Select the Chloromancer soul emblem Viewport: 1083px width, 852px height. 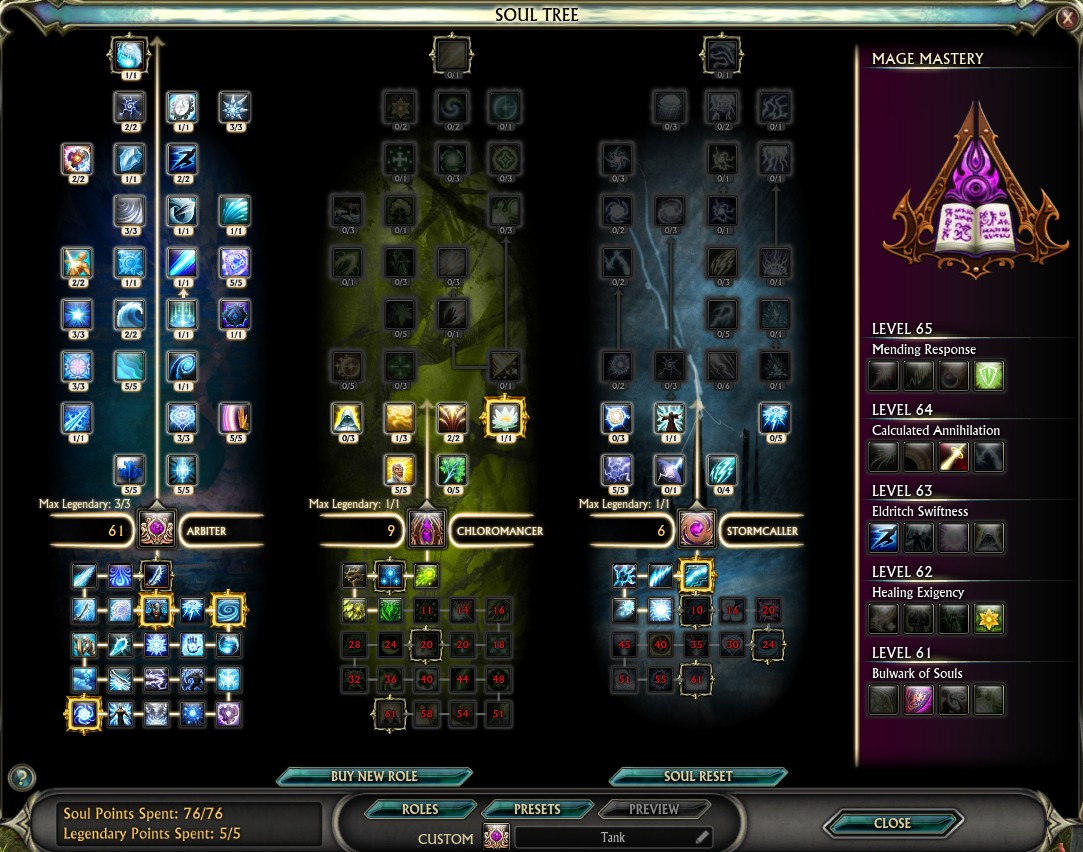427,530
